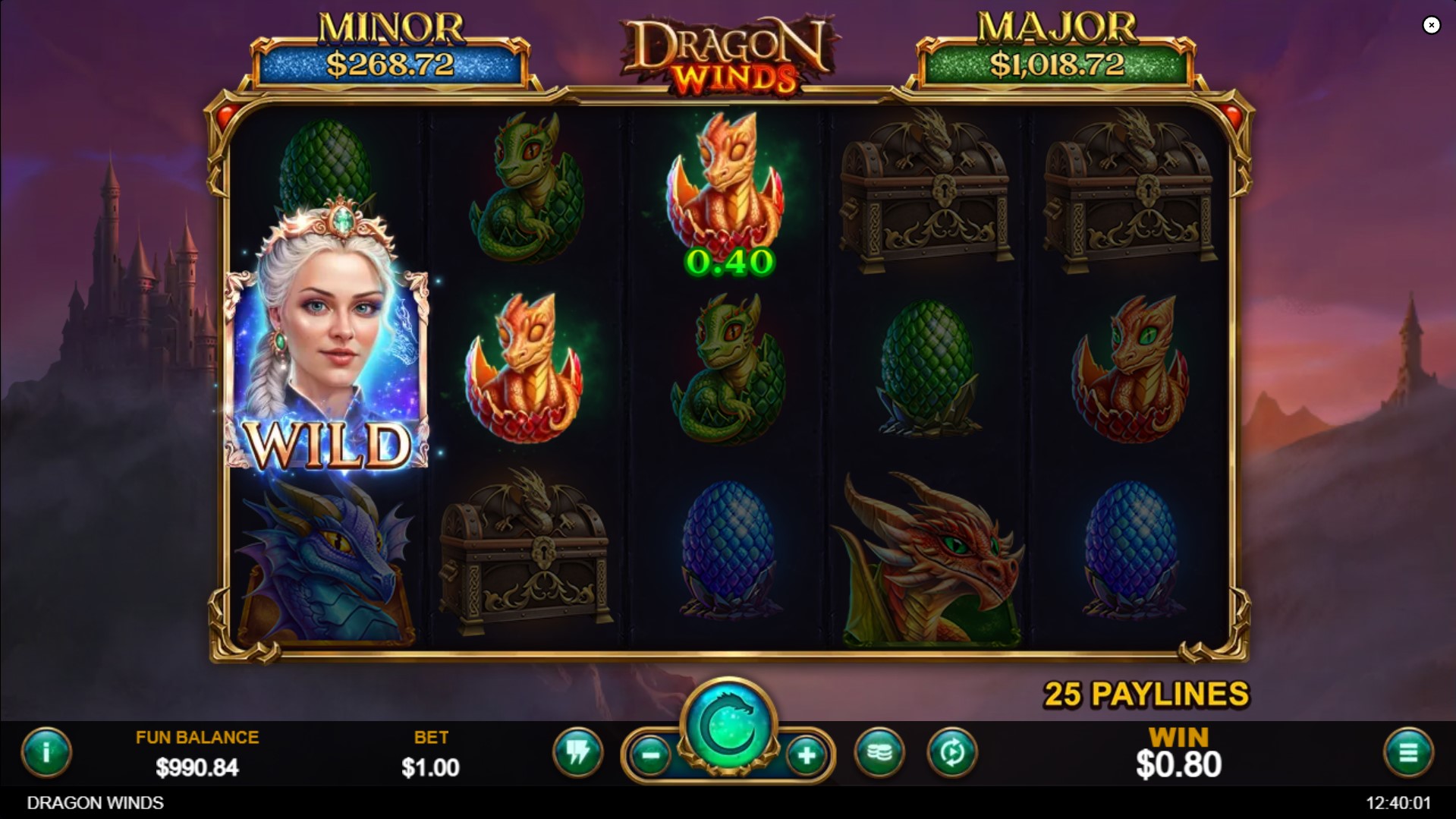
Task: Close the game with the X button
Action: coord(1432,25)
